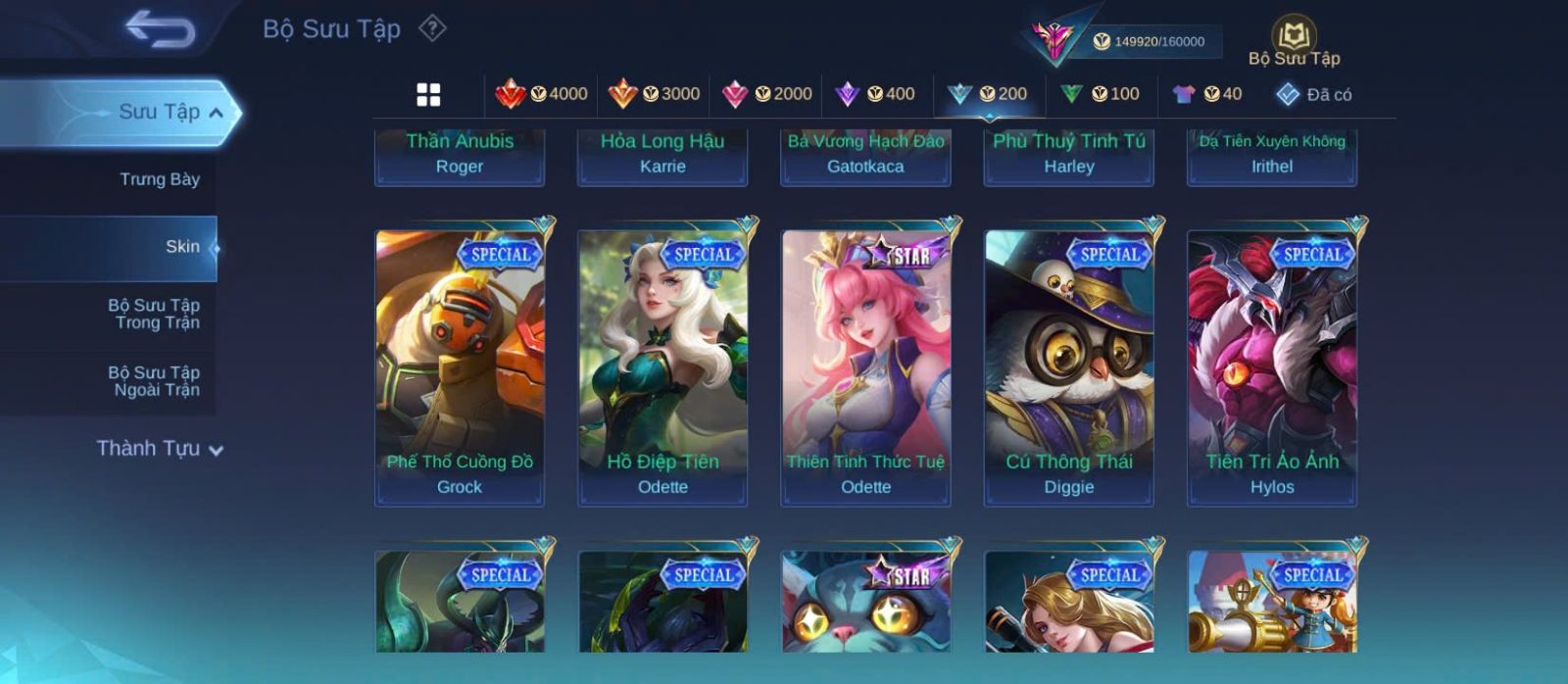Select the Skin sidebar entry

pyautogui.click(x=182, y=247)
